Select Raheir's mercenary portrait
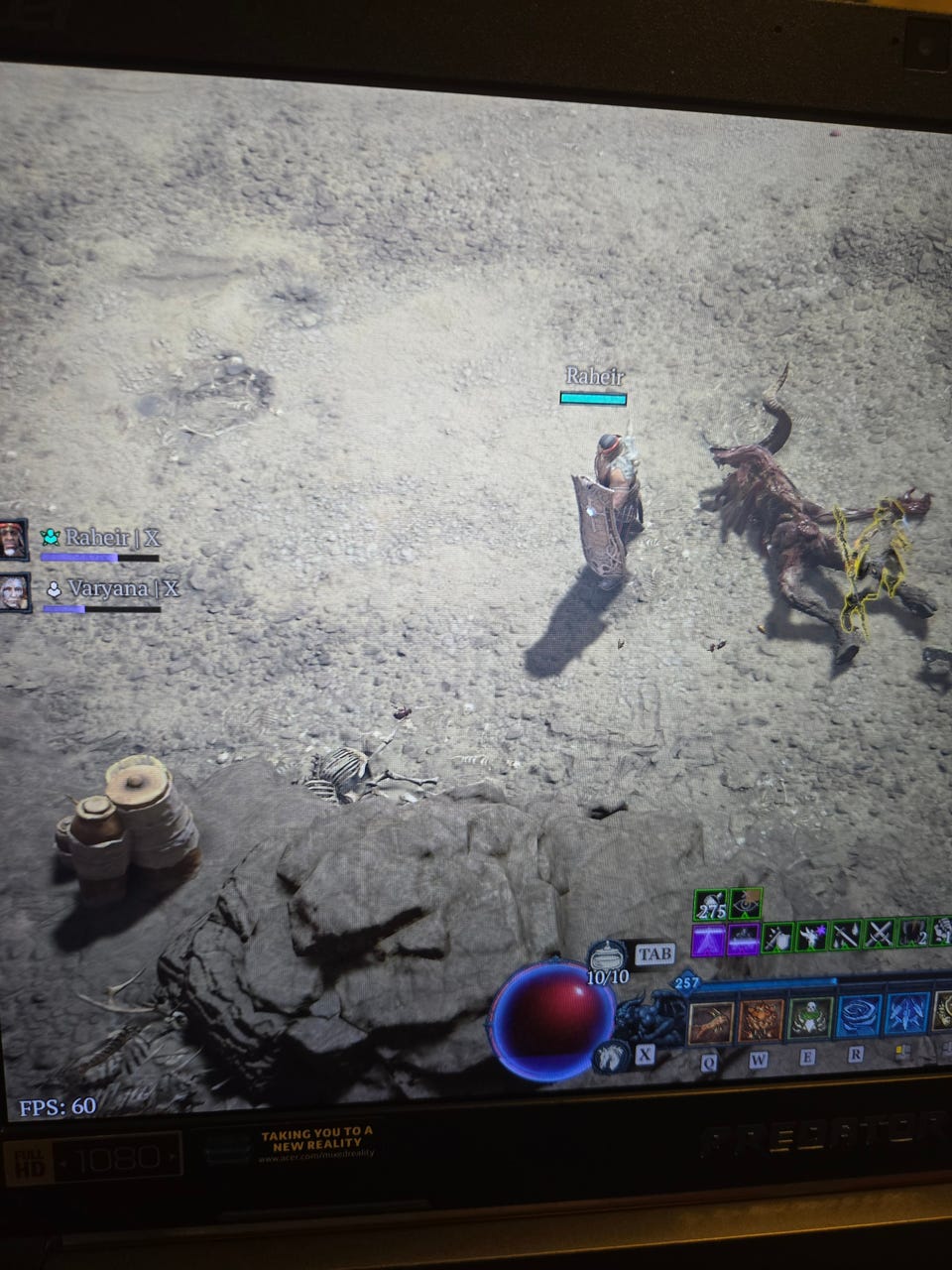Viewport: 952px width, 1270px height. click(x=14, y=539)
